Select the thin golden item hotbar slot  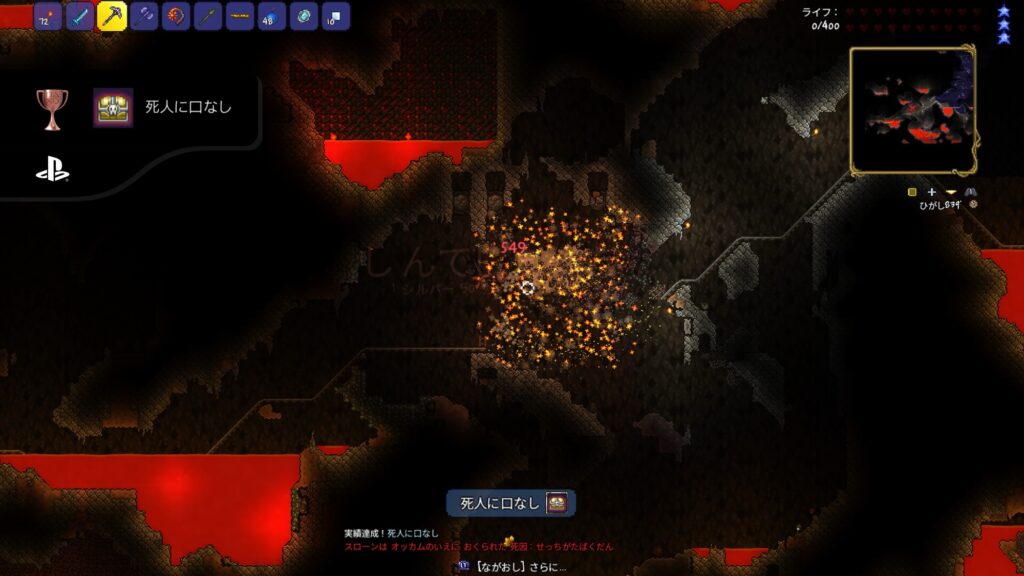[240, 17]
